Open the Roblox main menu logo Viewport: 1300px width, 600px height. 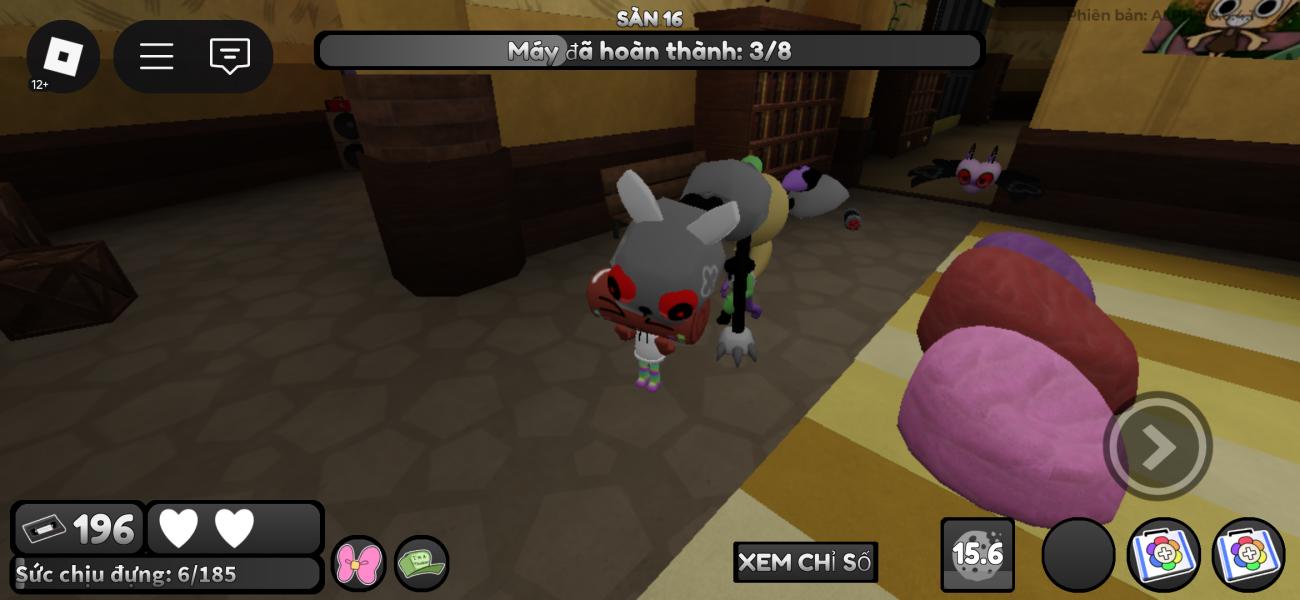(x=63, y=56)
